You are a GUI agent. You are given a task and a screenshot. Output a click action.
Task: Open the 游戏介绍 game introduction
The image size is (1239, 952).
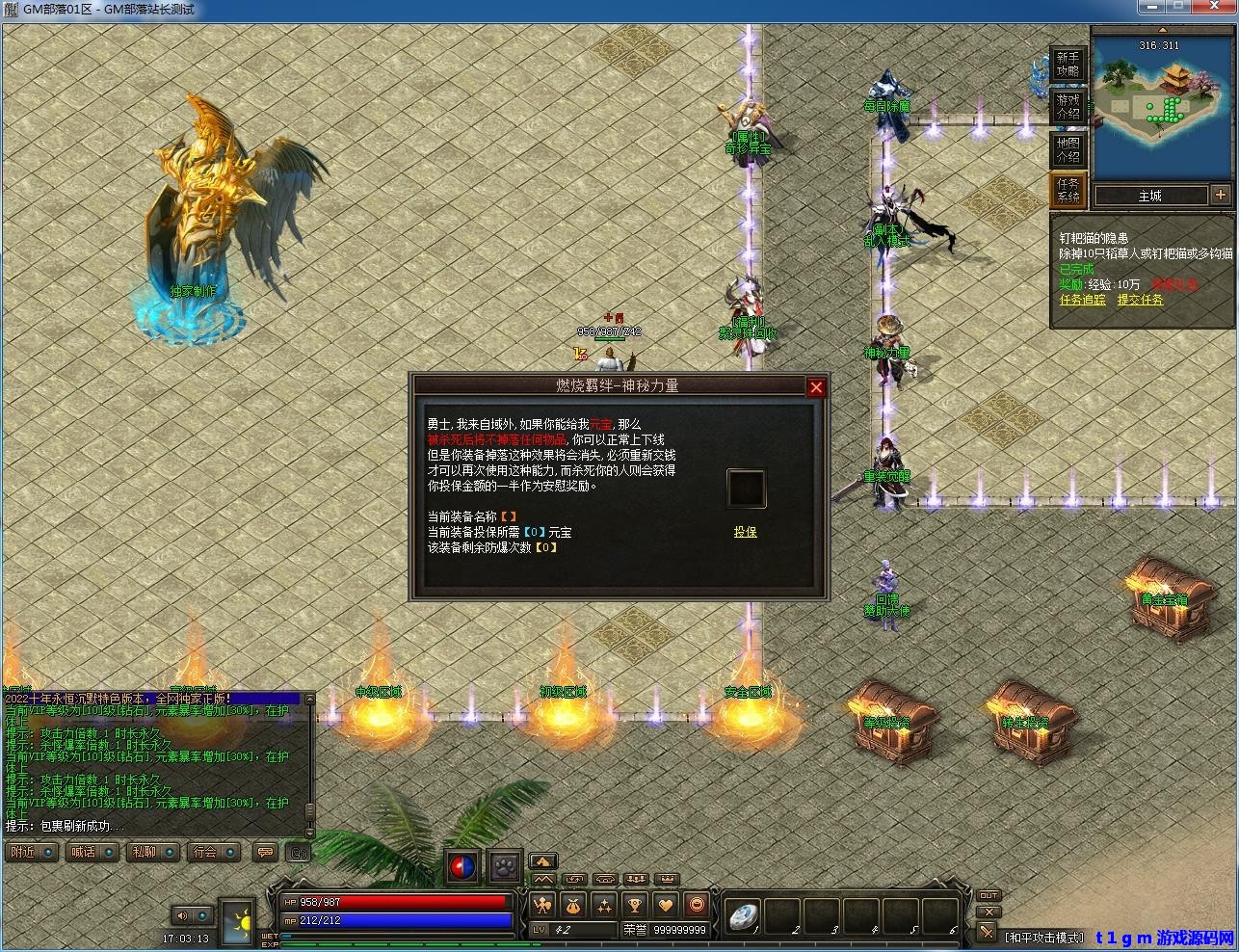click(1068, 106)
